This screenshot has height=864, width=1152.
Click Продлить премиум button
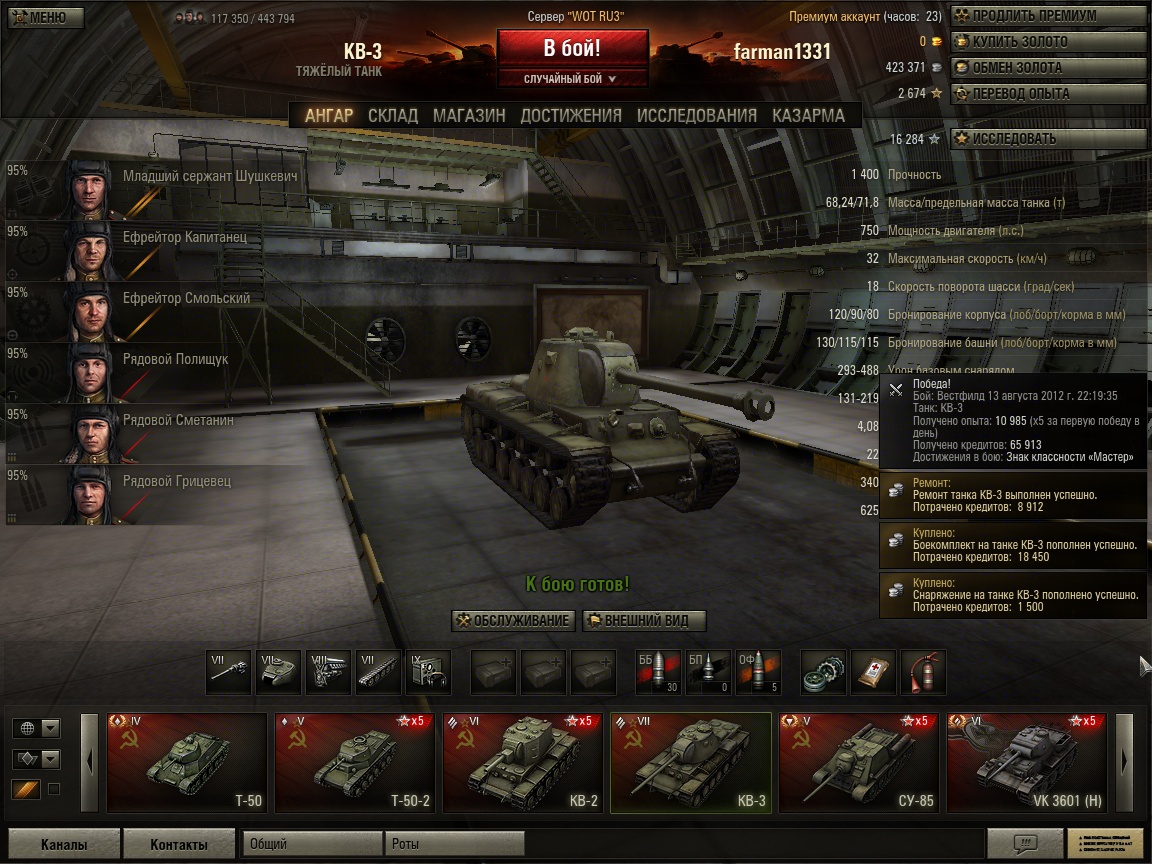[1047, 16]
